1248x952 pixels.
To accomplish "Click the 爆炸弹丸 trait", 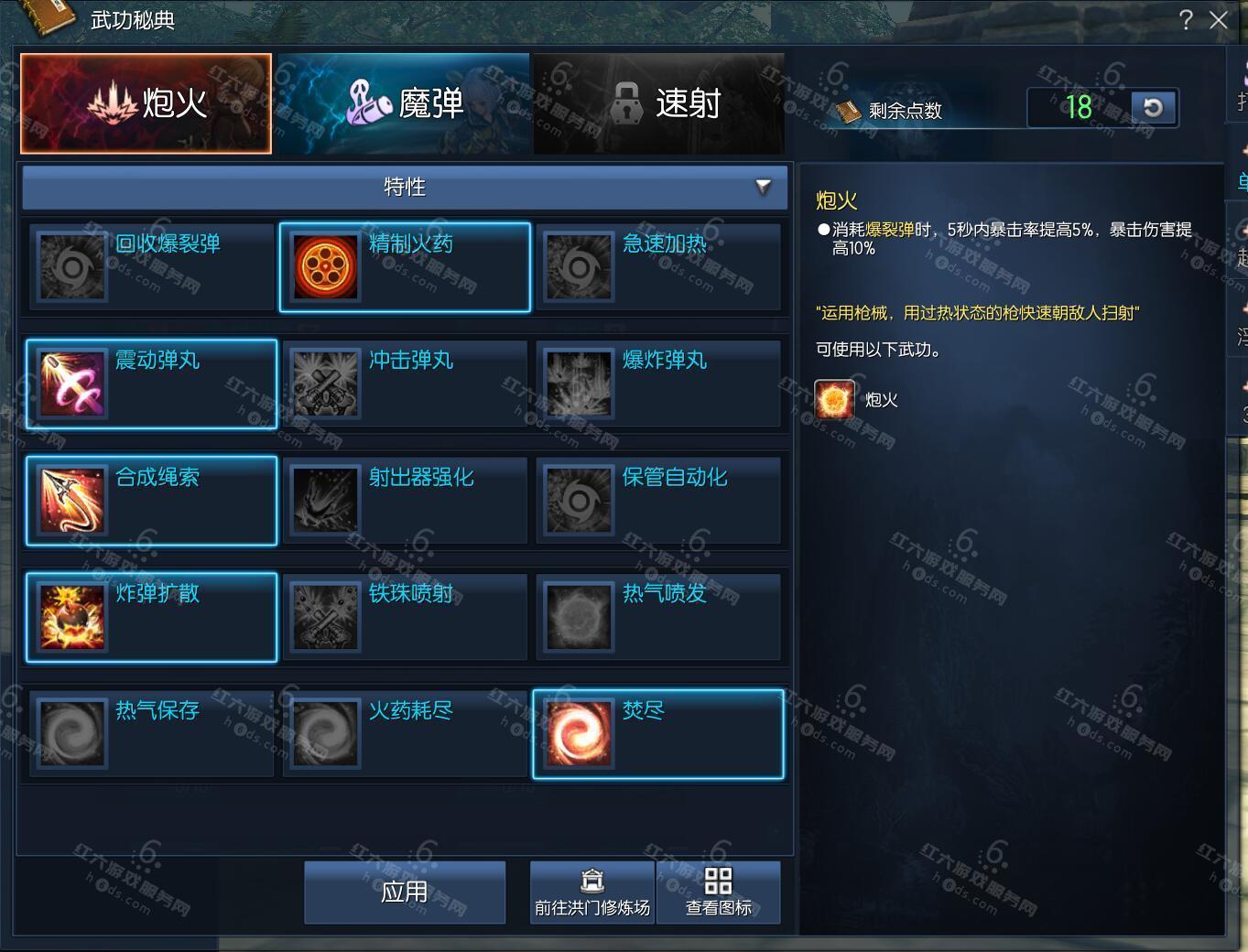I will pyautogui.click(x=658, y=384).
